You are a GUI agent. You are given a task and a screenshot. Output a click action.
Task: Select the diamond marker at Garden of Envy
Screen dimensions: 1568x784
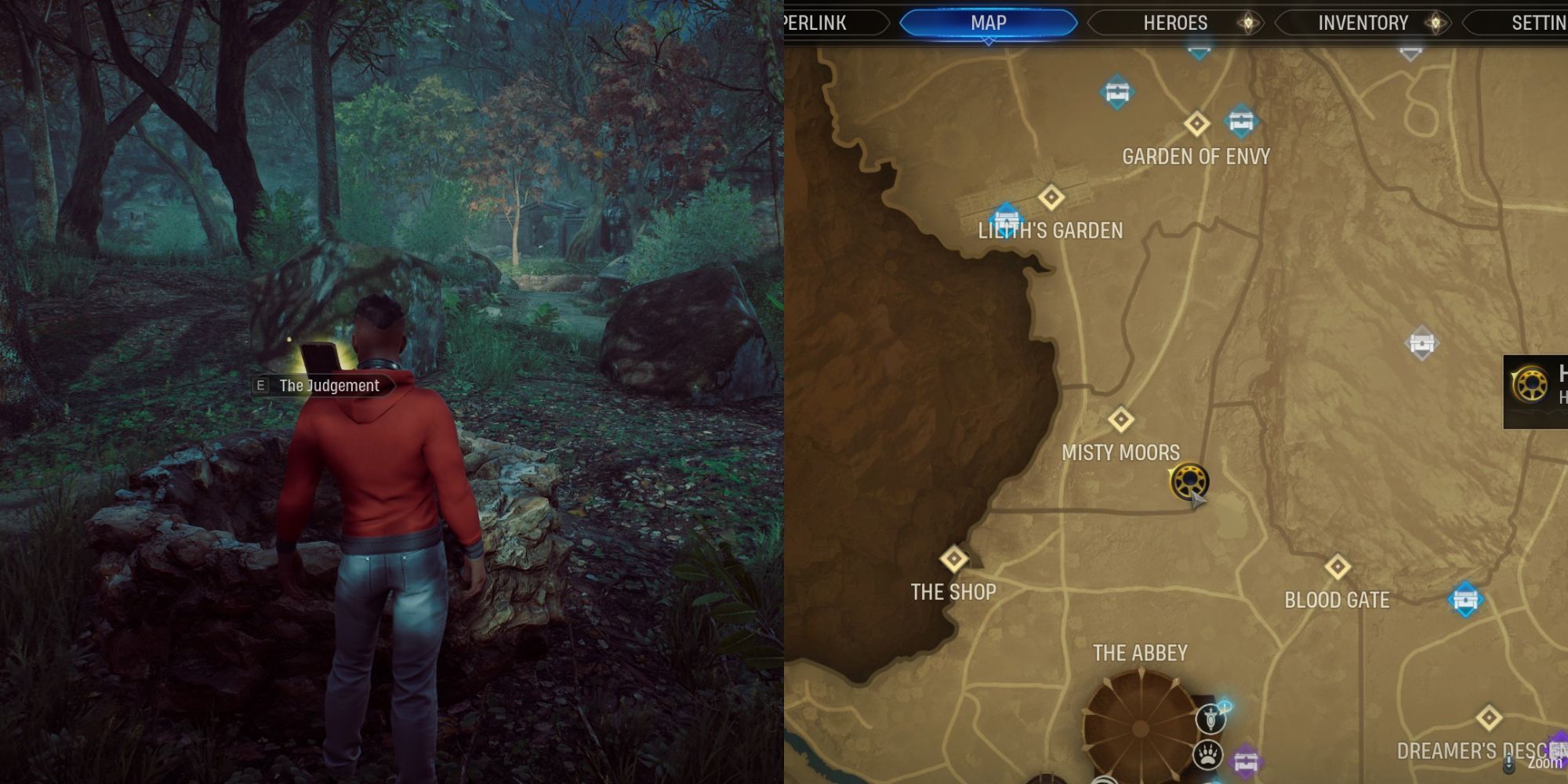tap(1196, 123)
